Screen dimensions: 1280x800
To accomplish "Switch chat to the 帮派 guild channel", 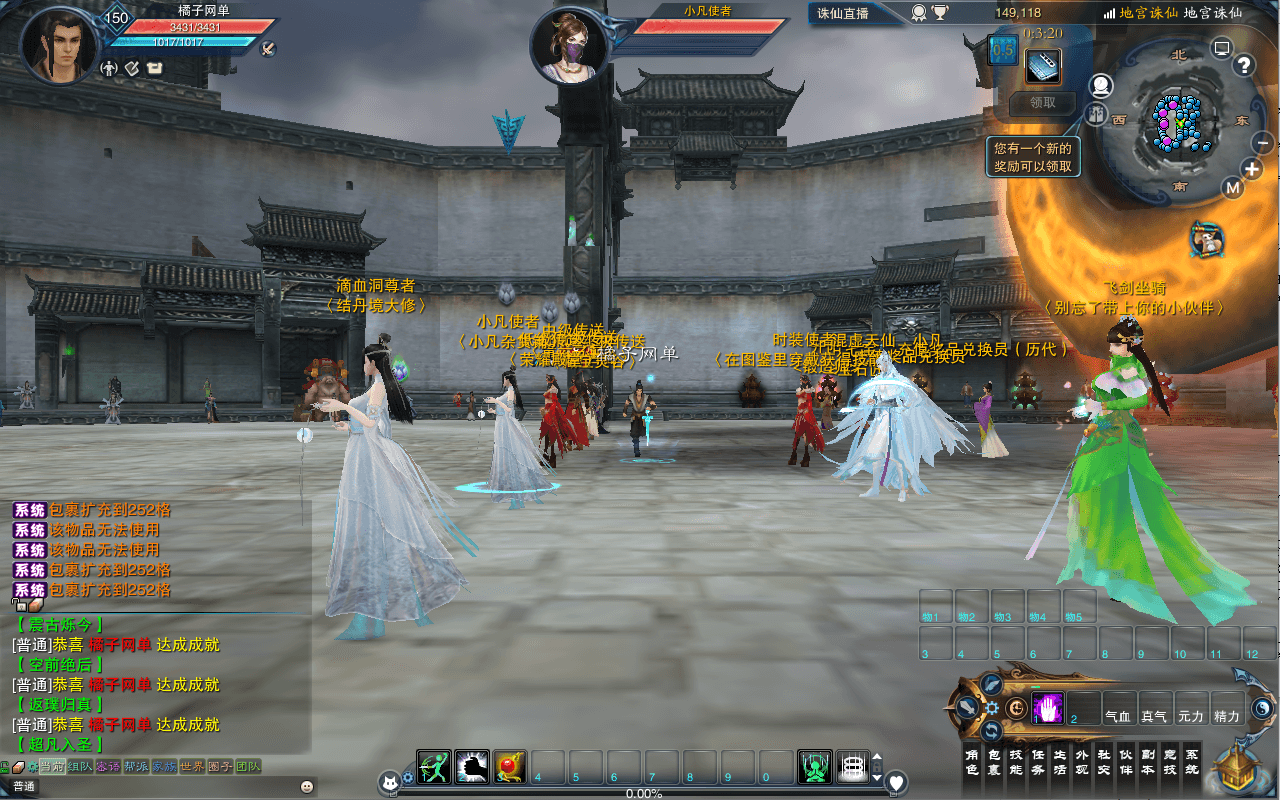I will pyautogui.click(x=135, y=766).
